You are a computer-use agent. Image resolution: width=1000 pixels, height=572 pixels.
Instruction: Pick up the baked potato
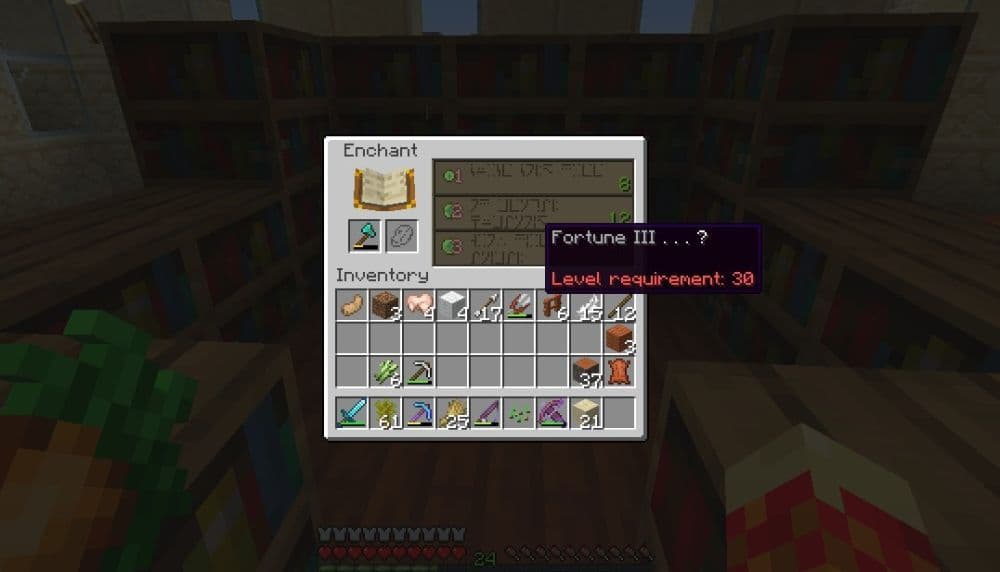[352, 305]
